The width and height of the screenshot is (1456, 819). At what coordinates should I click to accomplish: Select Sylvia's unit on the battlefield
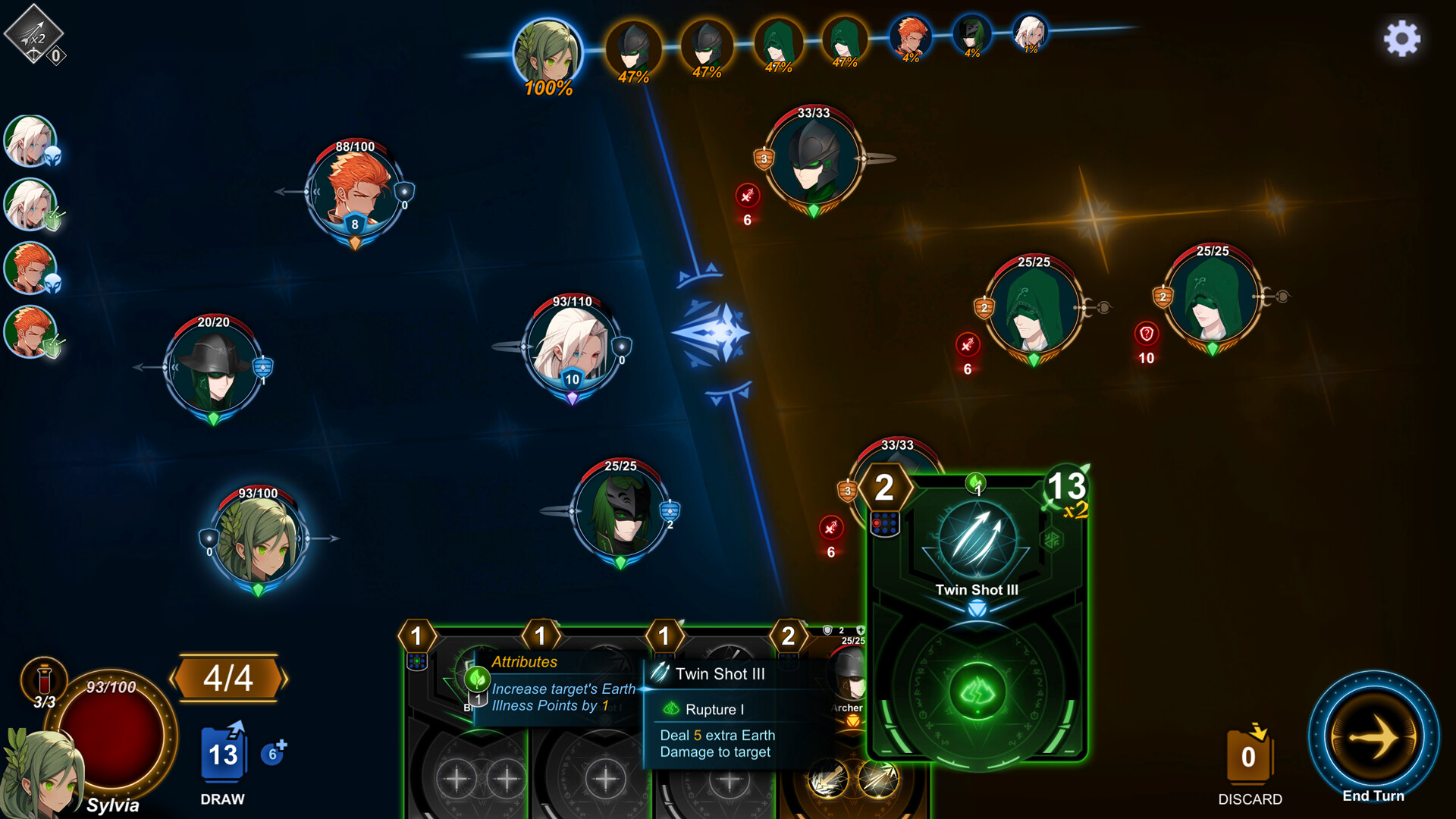pos(258,539)
